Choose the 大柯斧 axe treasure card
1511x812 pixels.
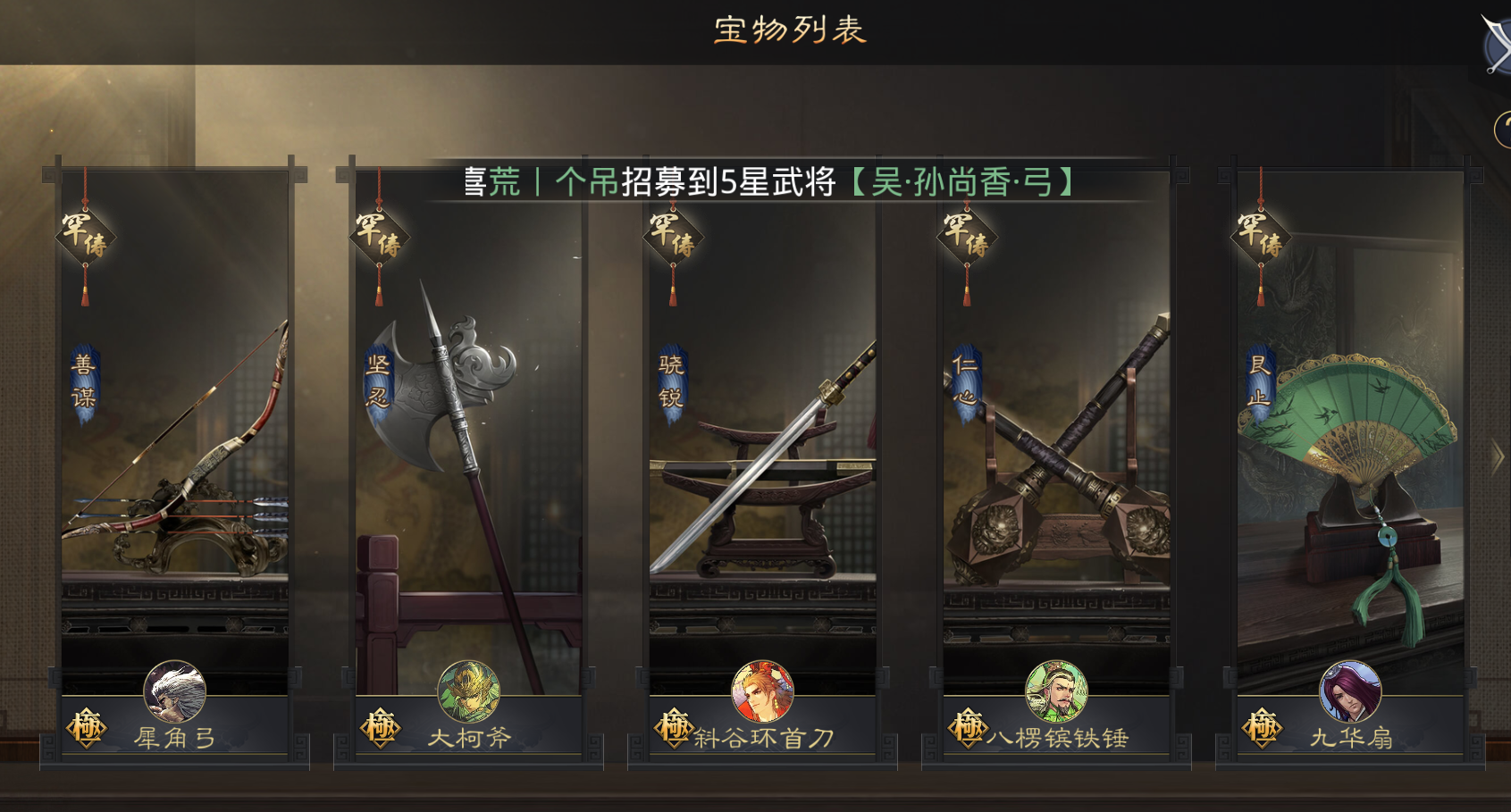click(468, 447)
